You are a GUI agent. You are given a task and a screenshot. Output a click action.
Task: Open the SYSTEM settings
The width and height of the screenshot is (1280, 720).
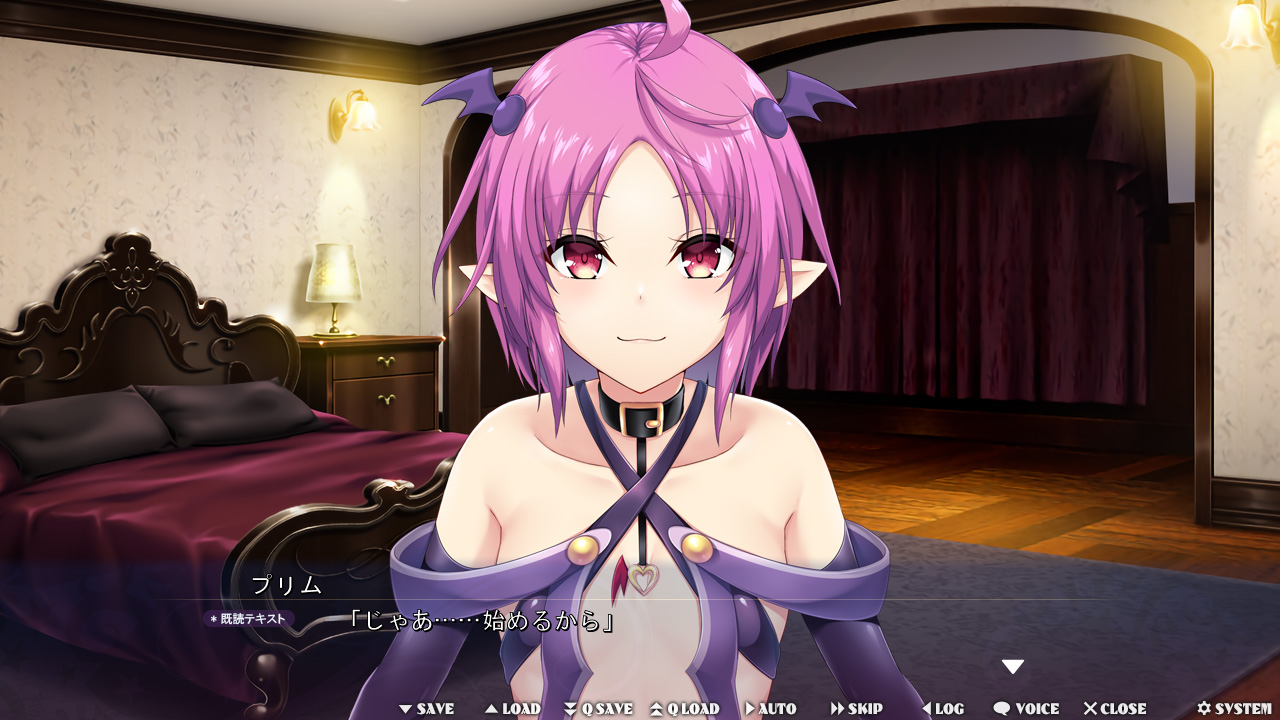click(1234, 709)
